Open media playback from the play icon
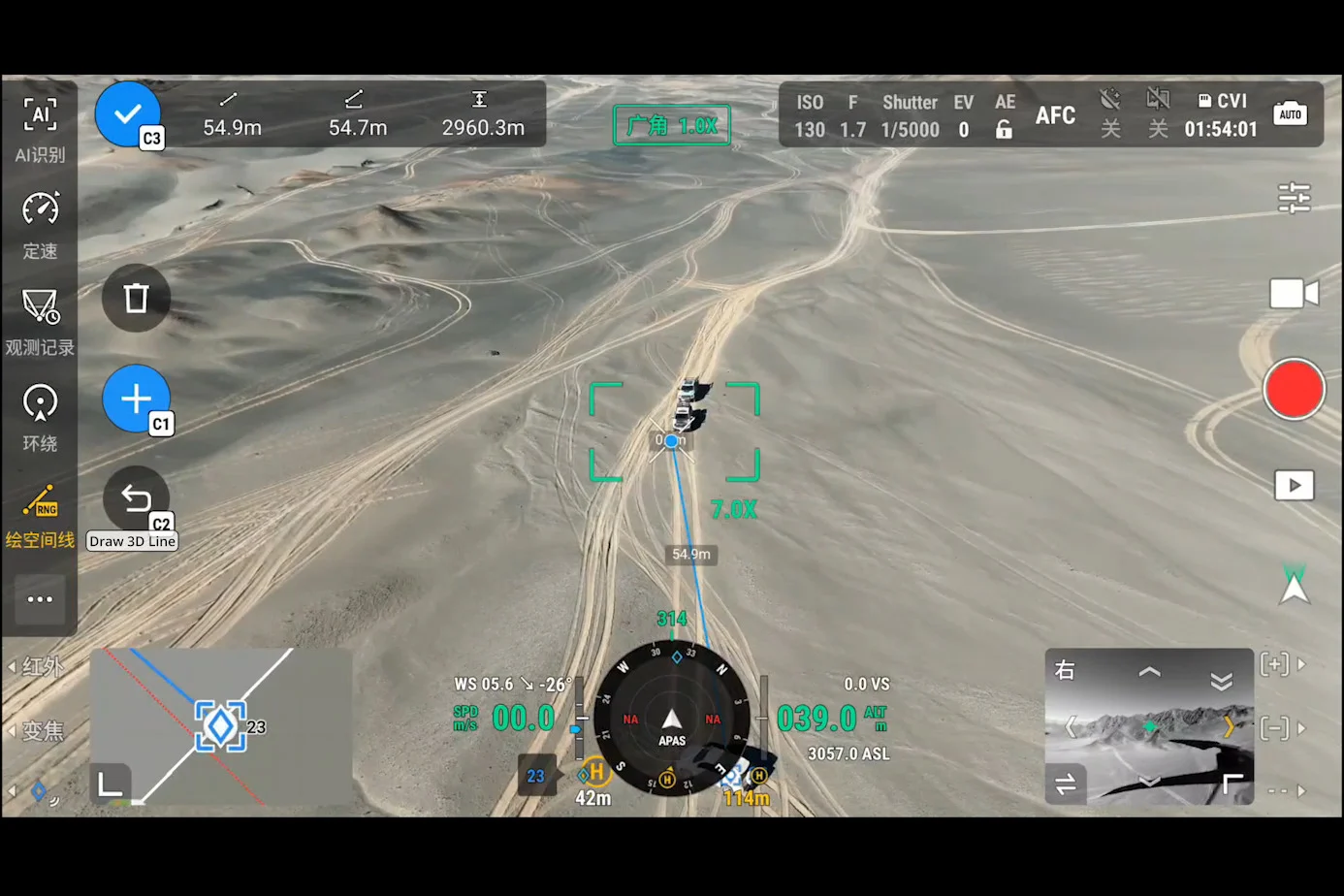The height and width of the screenshot is (896, 1344). (1294, 485)
